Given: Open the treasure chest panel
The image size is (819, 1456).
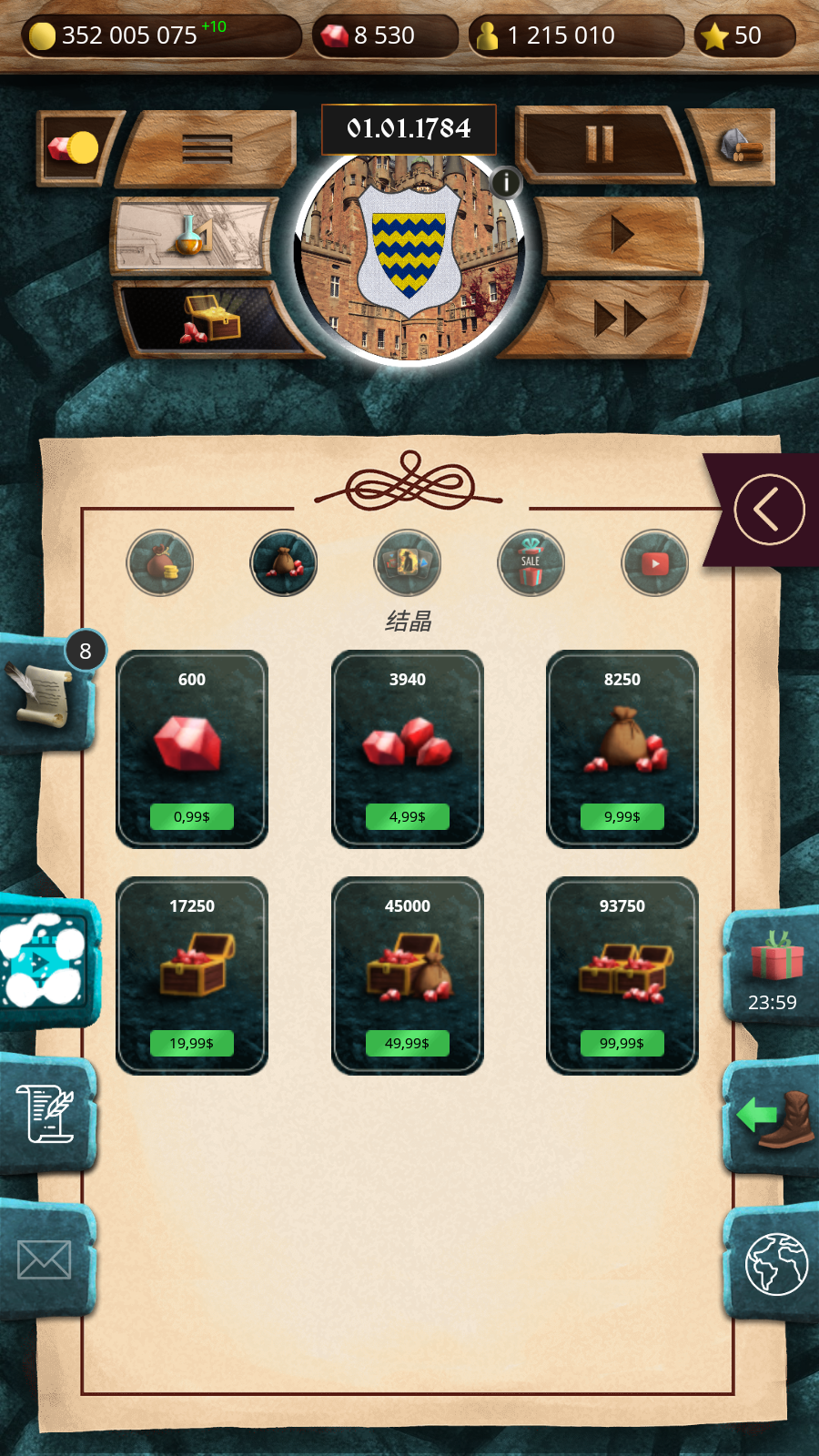Looking at the screenshot, I should [x=212, y=318].
